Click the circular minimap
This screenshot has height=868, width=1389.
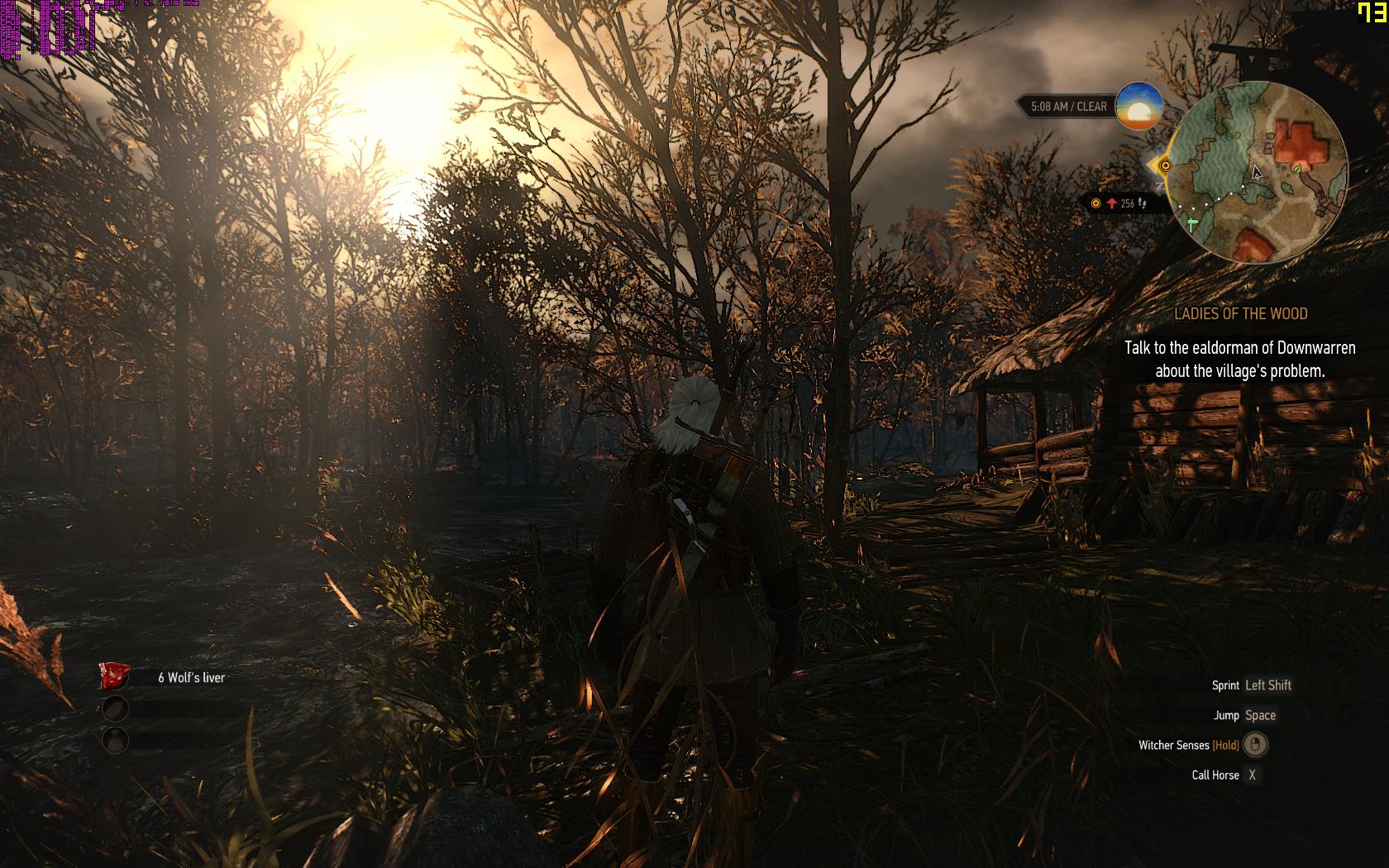click(x=1259, y=172)
